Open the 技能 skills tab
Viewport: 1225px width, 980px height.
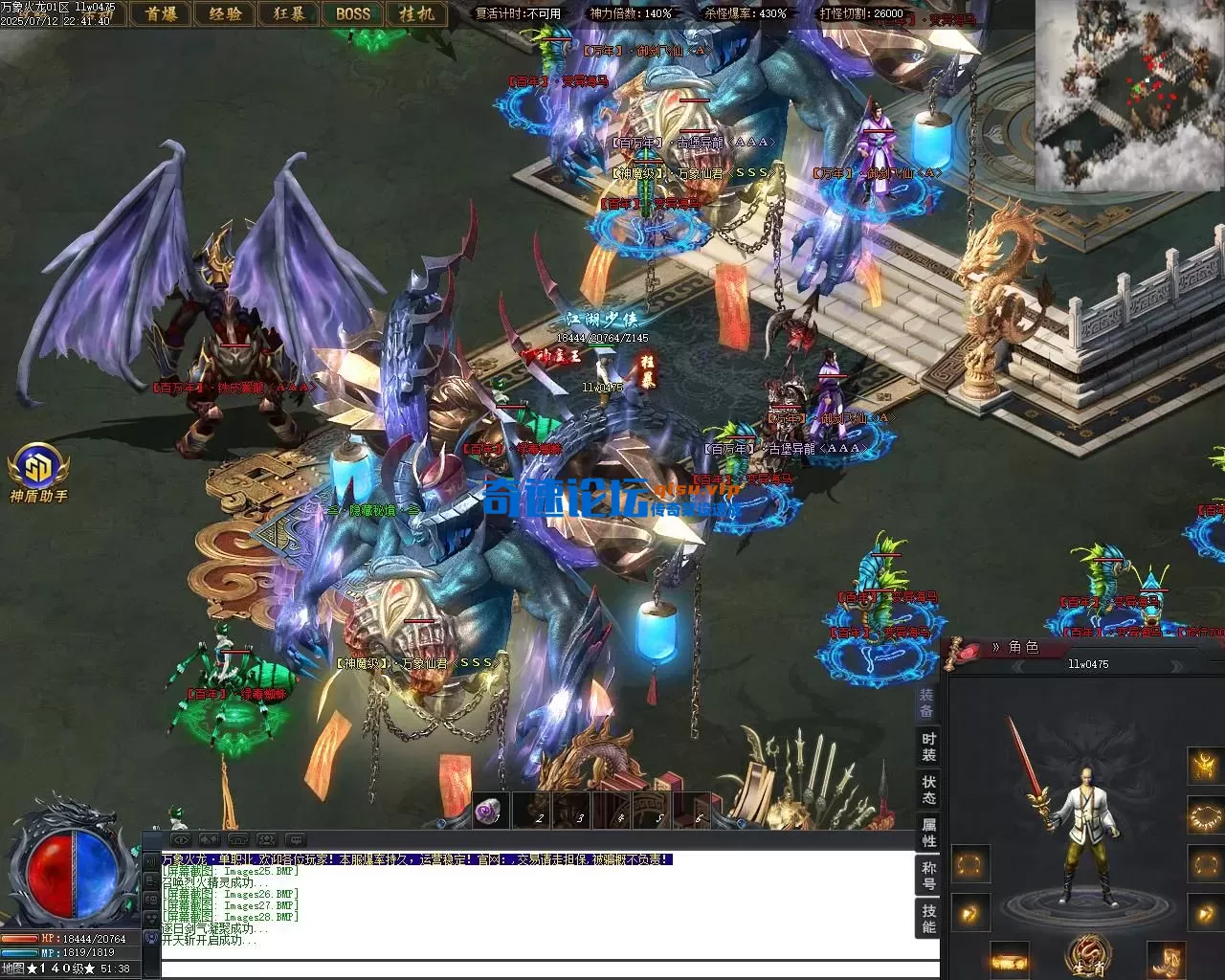928,918
